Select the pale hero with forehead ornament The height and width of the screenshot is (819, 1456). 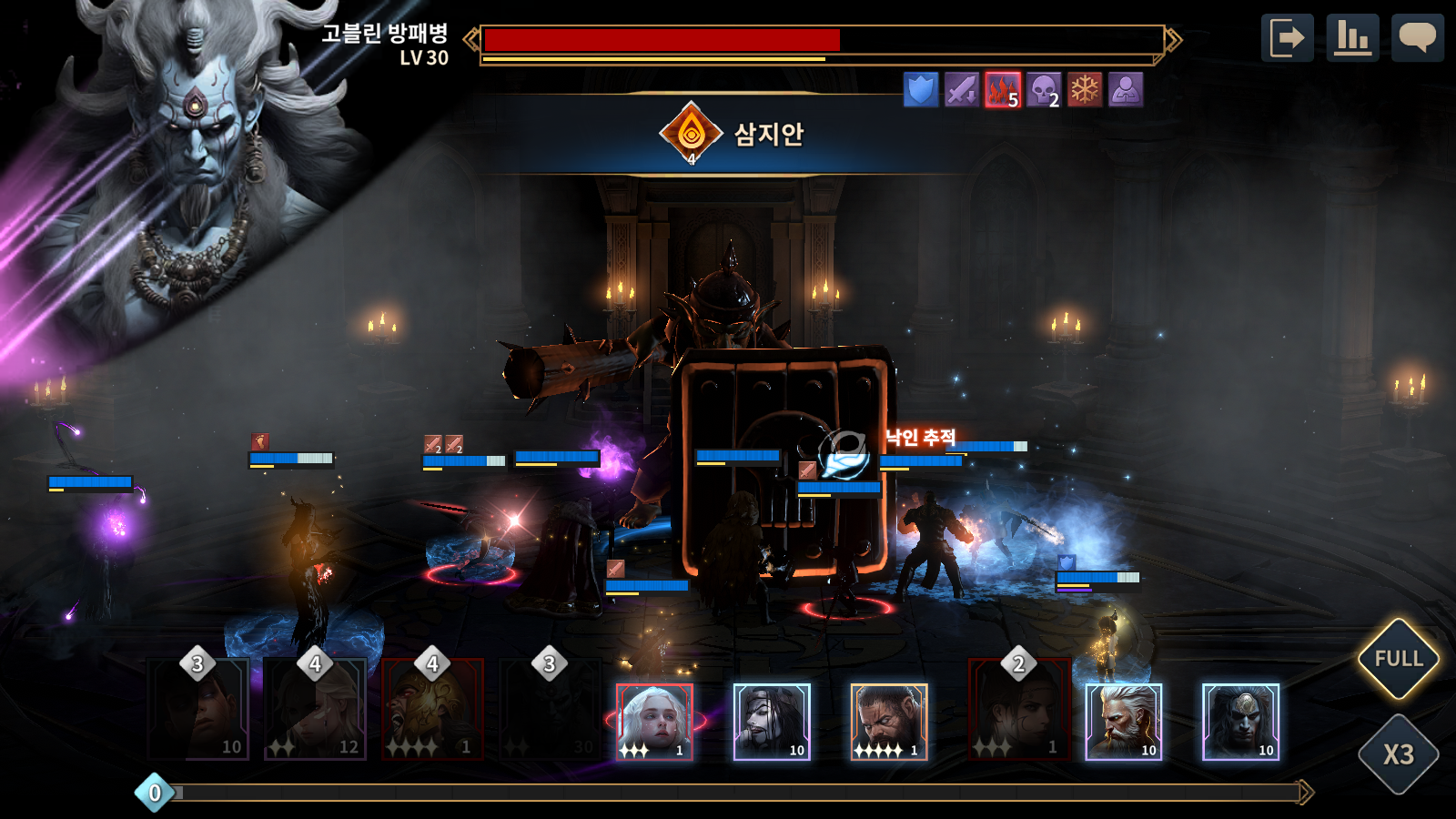(x=1241, y=722)
